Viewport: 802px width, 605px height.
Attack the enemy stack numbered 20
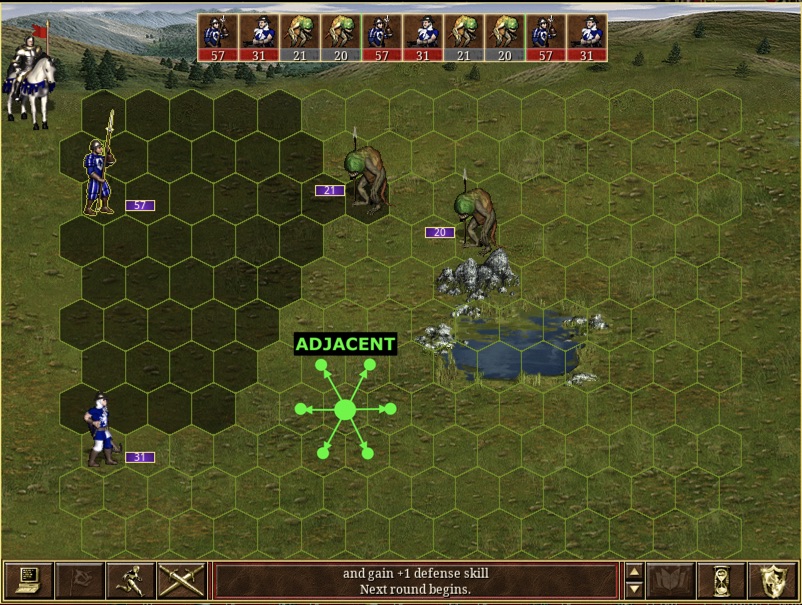(x=477, y=216)
